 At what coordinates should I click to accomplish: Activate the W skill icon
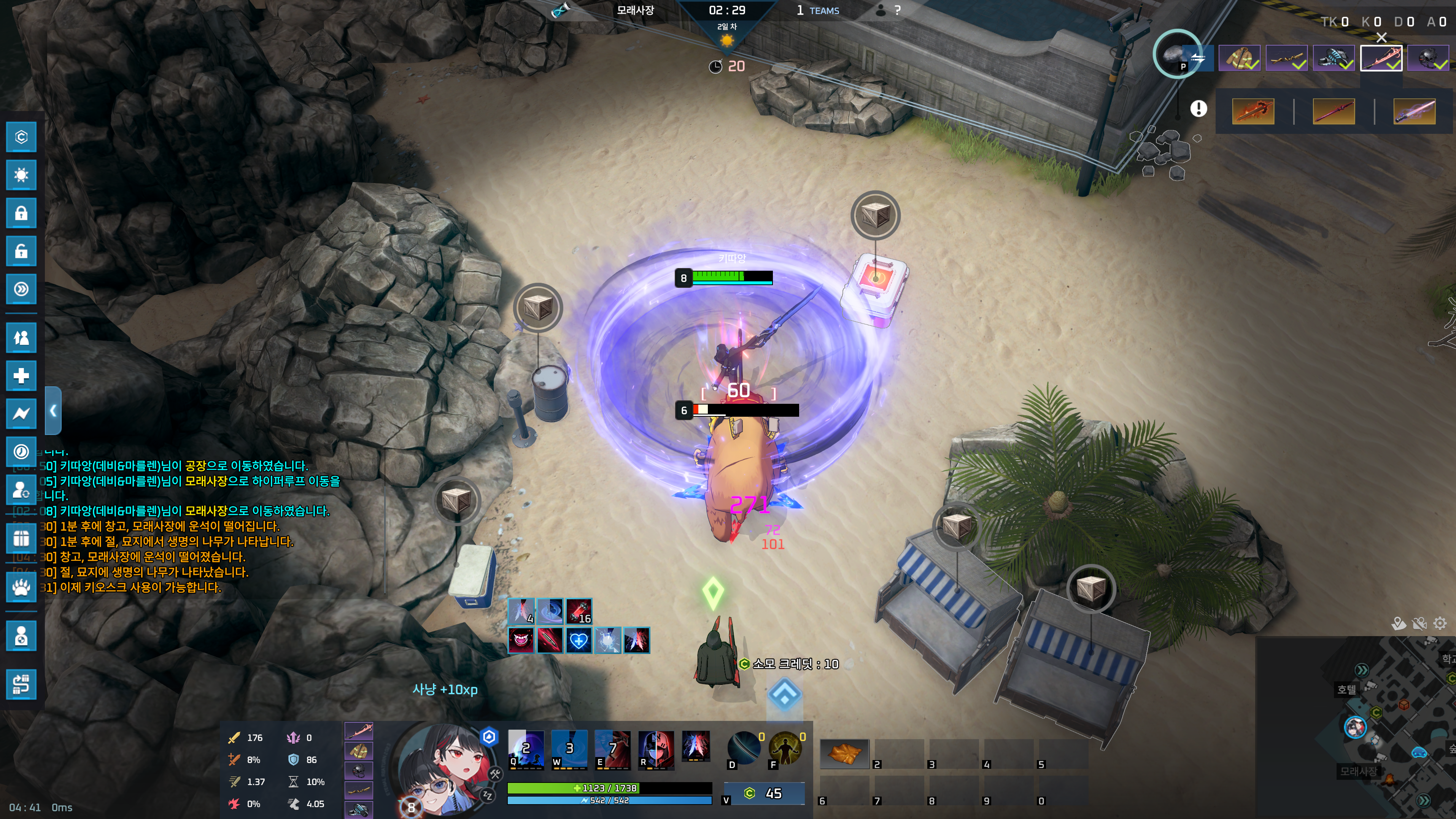tap(569, 749)
